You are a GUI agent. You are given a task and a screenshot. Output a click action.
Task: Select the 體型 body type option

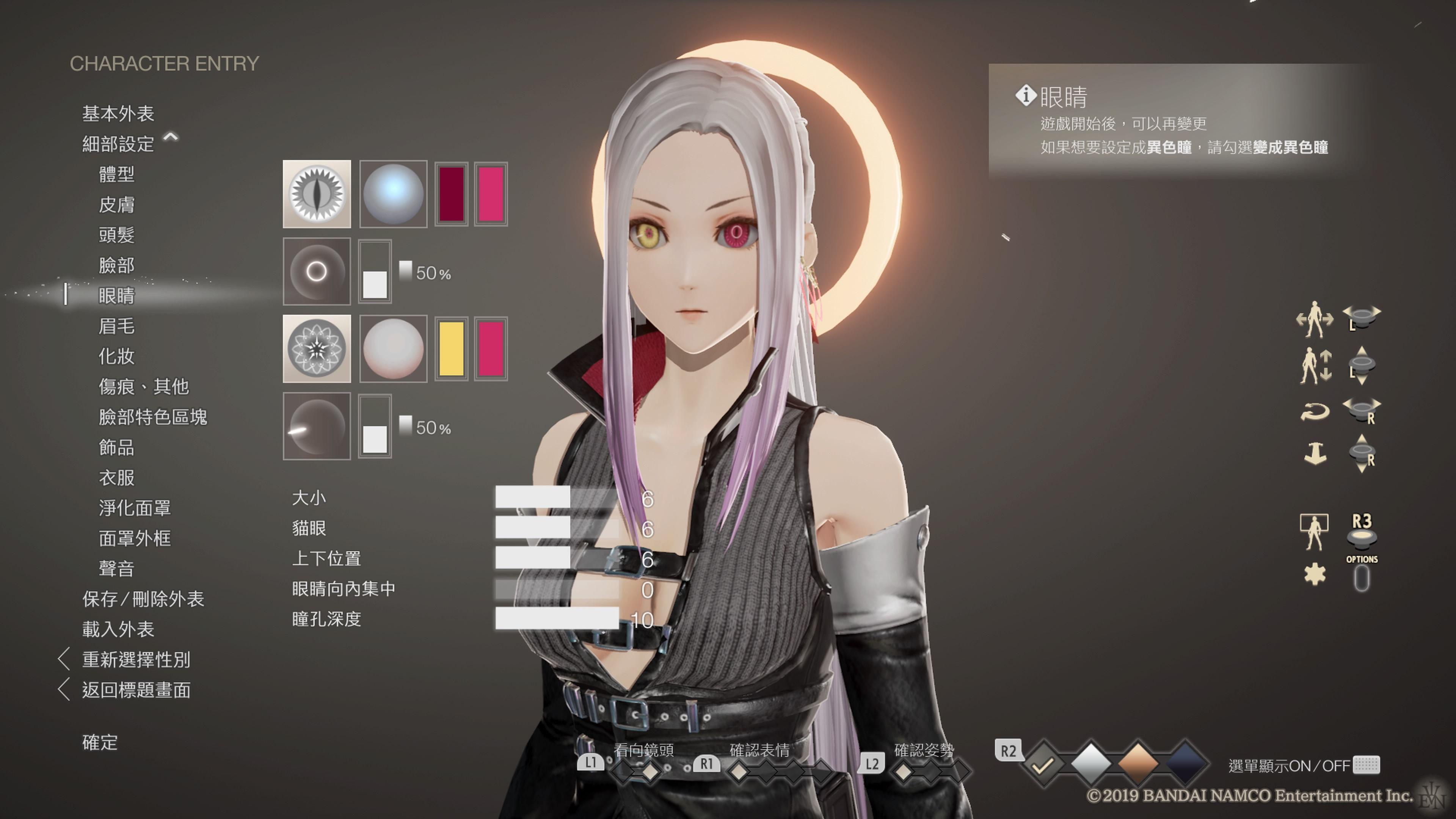pos(116,174)
